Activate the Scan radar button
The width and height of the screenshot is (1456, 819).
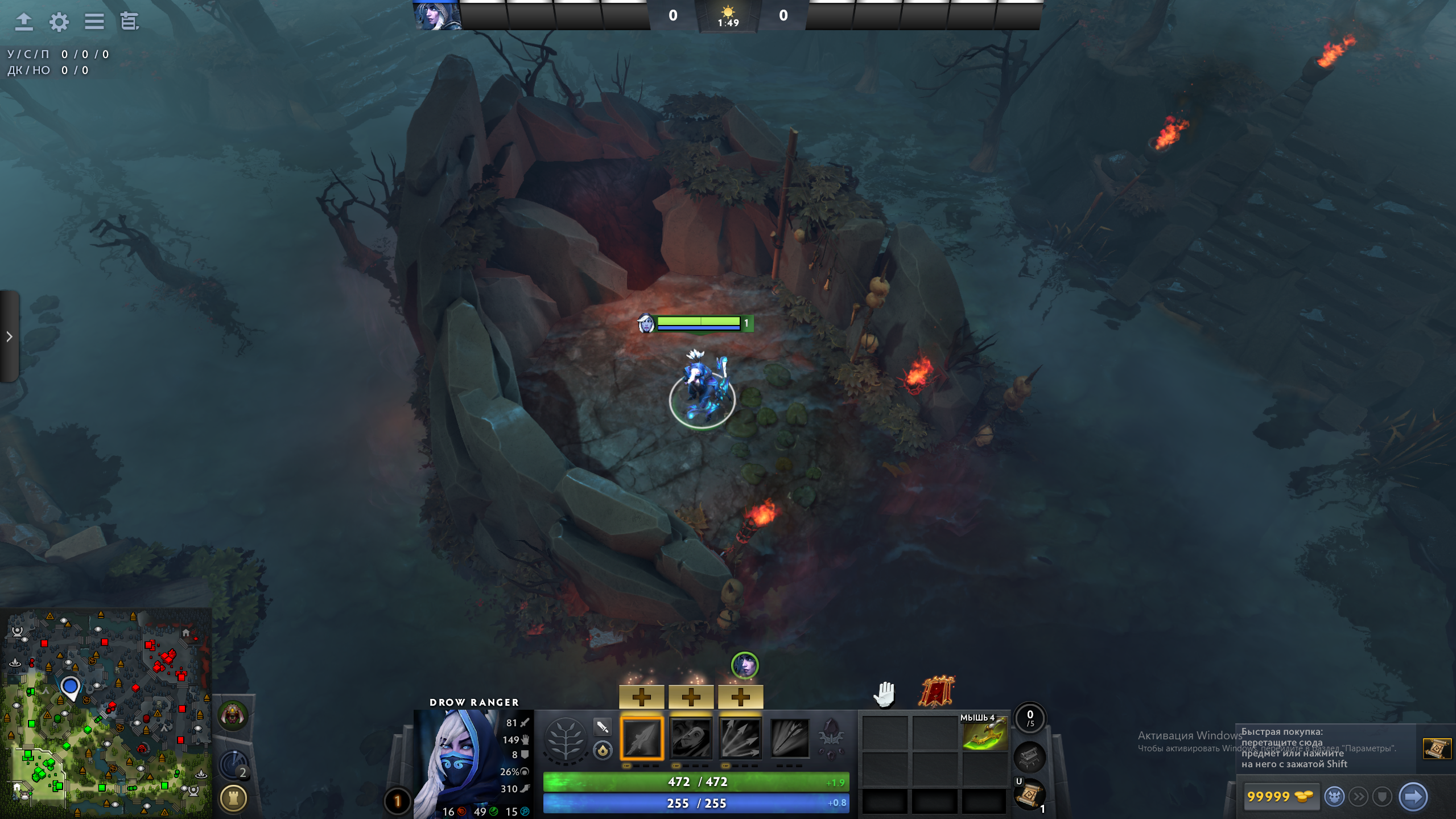click(233, 765)
